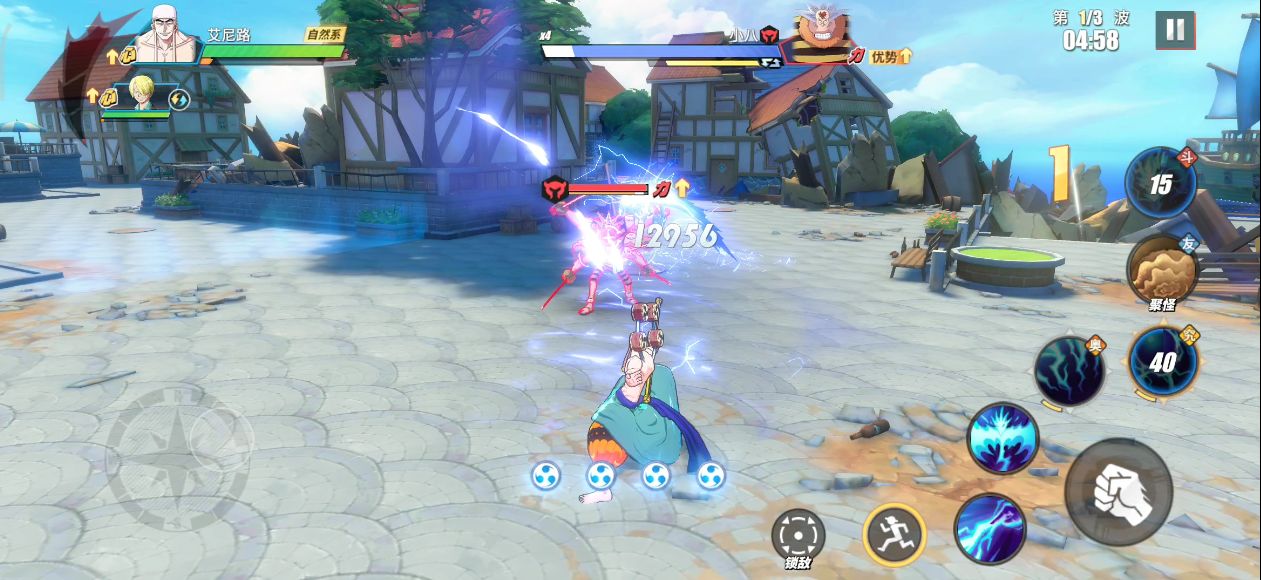Tap the 艾尼路 character portrait
Image resolution: width=1261 pixels, height=580 pixels.
pyautogui.click(x=167, y=34)
